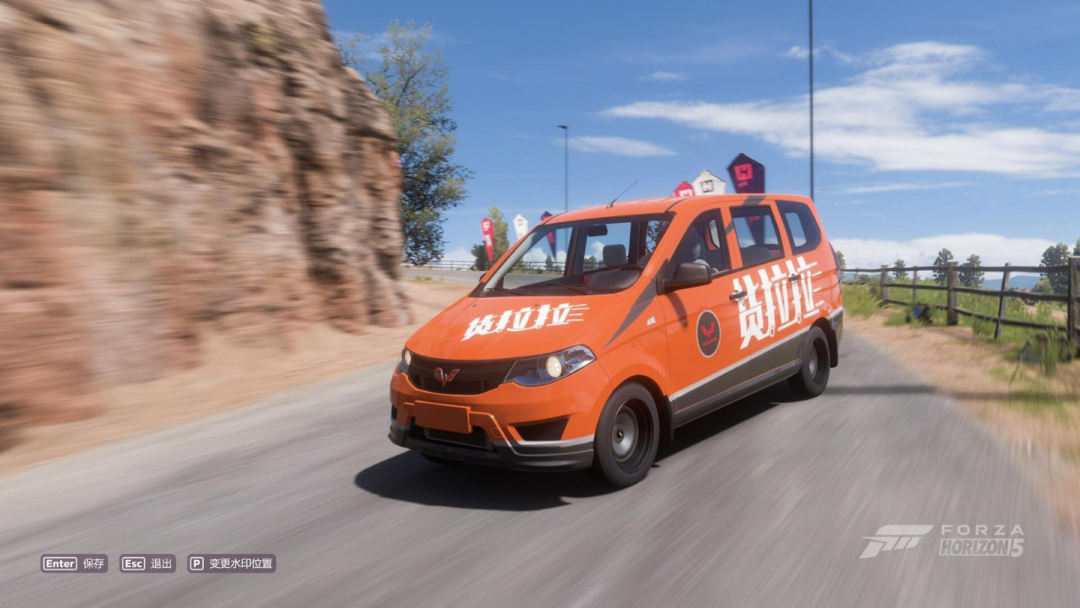The image size is (1080, 608).
Task: Click the 保存 (save) photo button
Action: (74, 563)
